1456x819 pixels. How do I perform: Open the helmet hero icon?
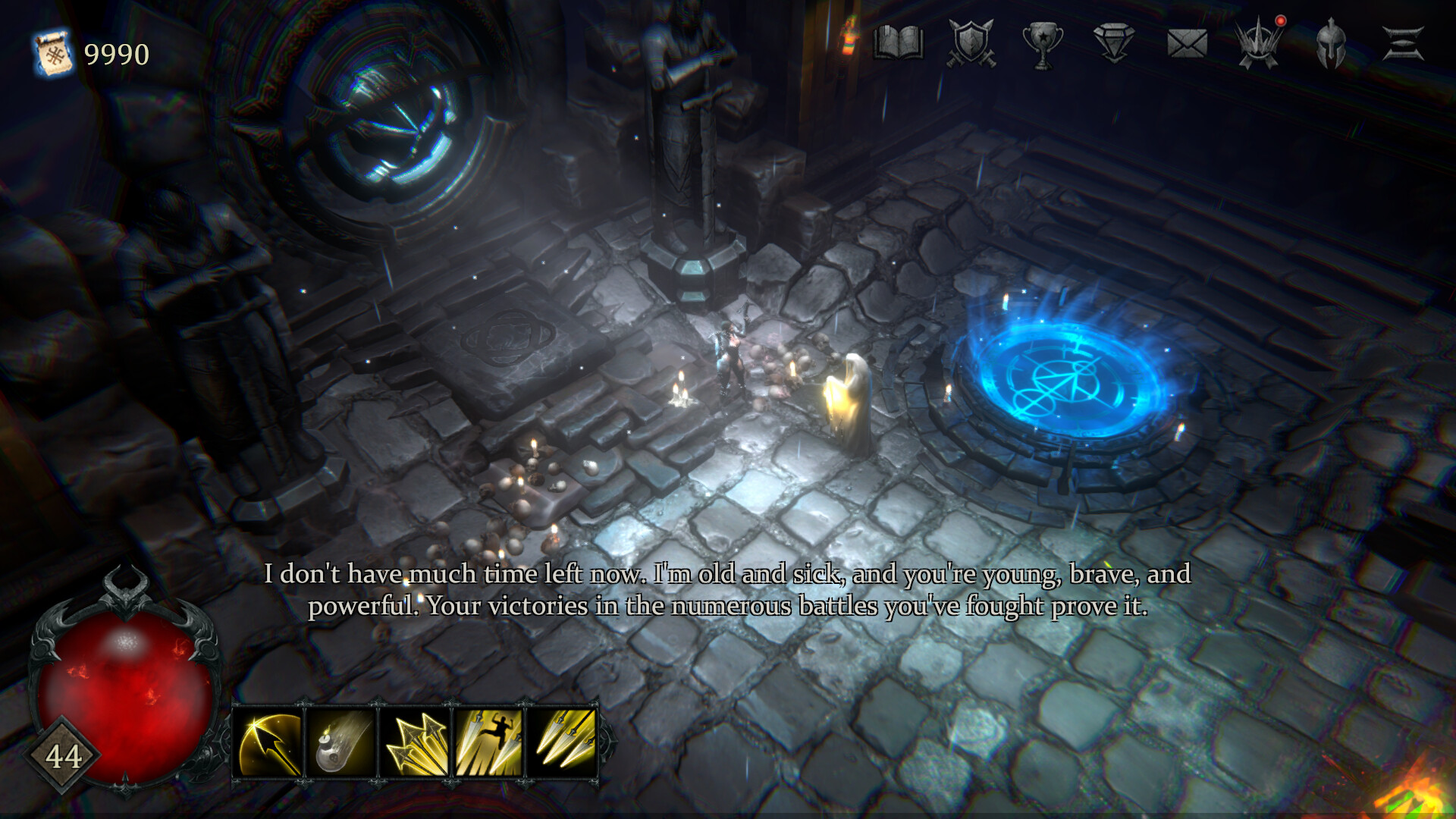1331,43
